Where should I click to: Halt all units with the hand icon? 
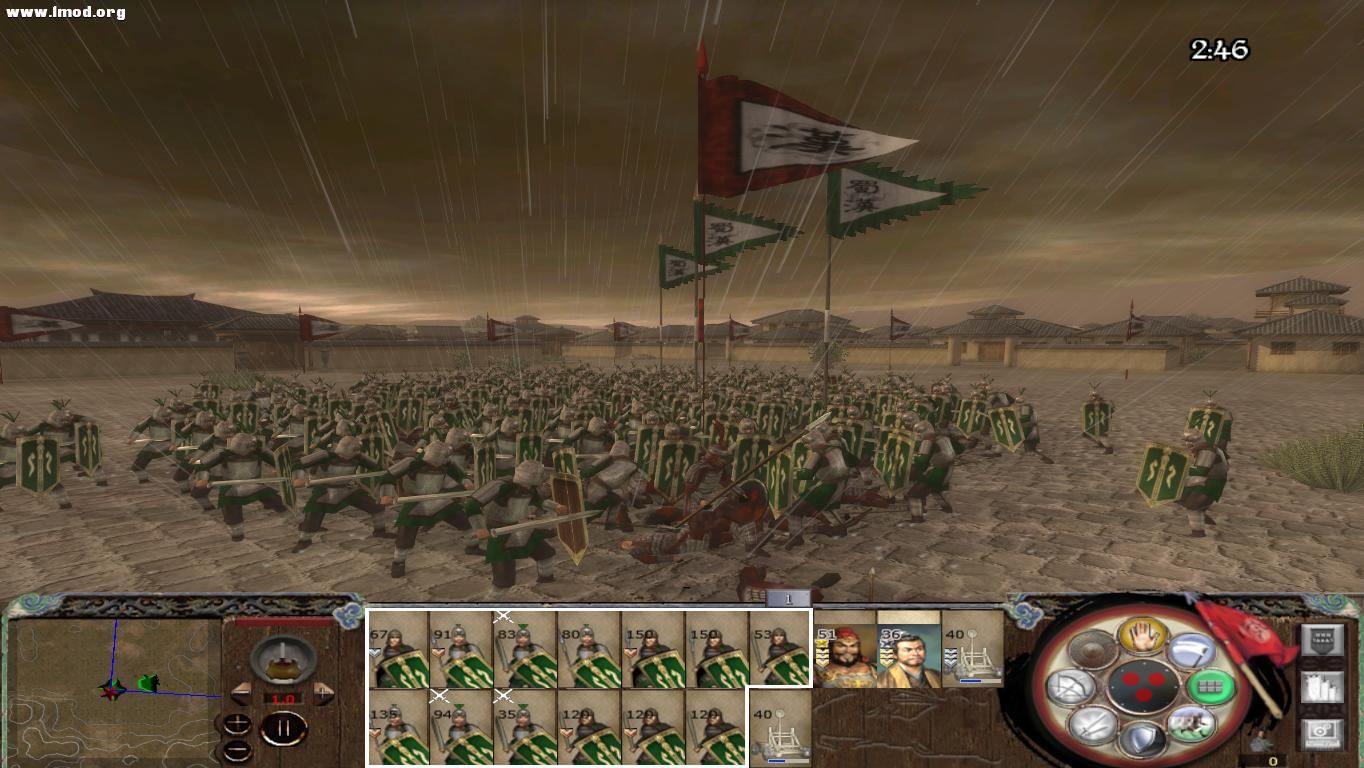tap(1142, 637)
